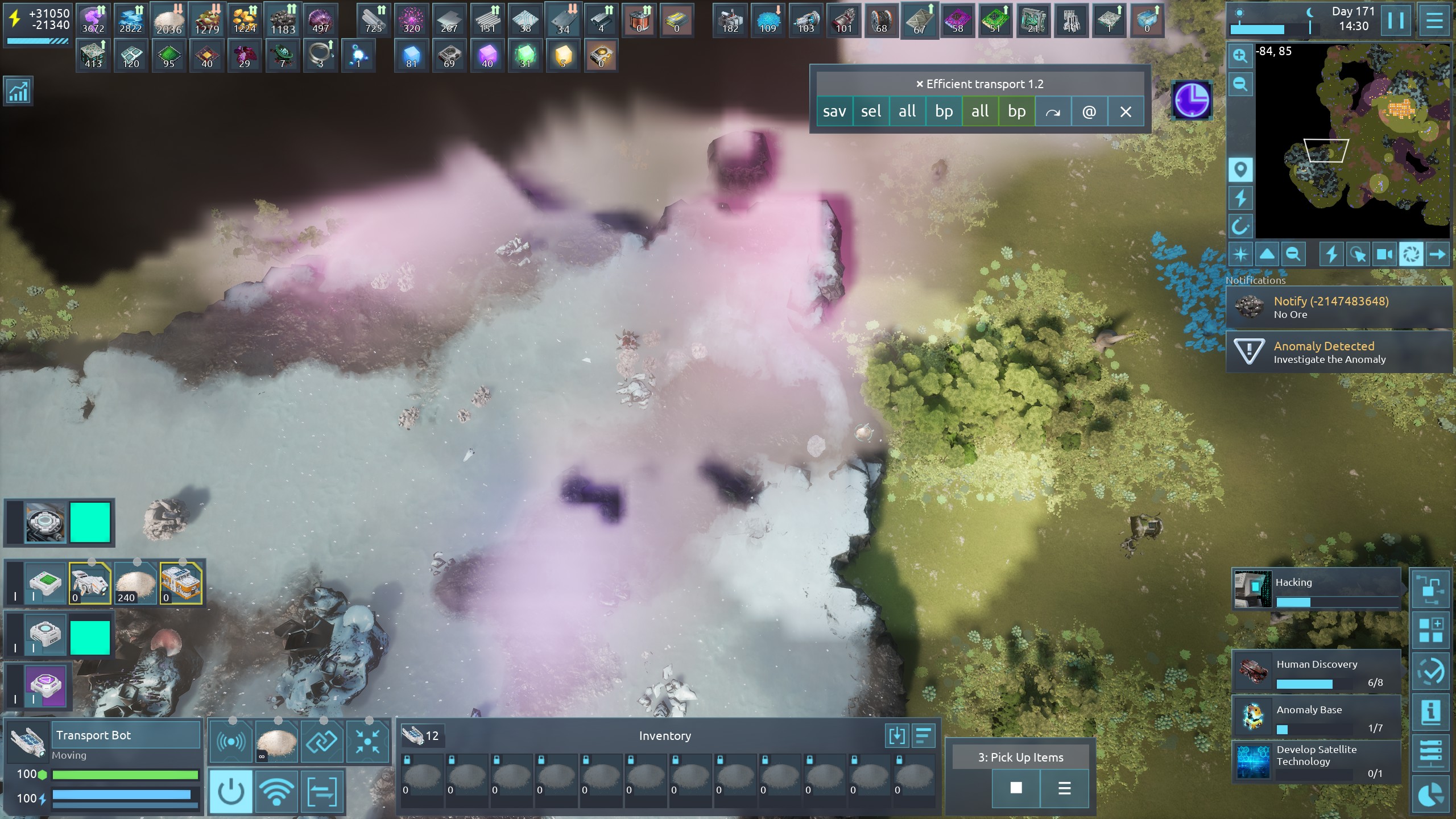Pause the game with the pause button
This screenshot has height=819, width=1456.
pyautogui.click(x=1396, y=21)
